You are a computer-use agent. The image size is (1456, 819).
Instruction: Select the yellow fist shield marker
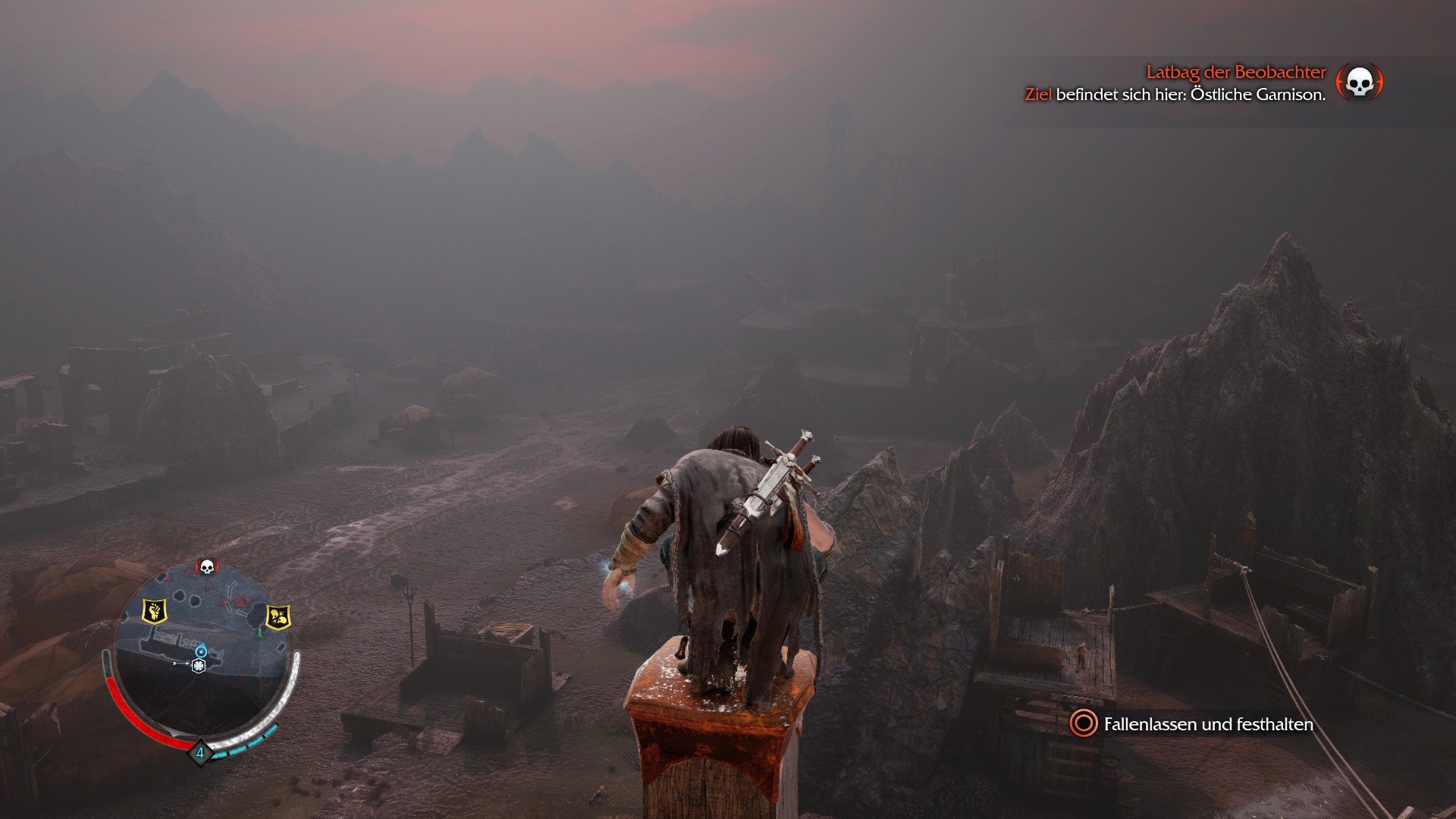[154, 610]
